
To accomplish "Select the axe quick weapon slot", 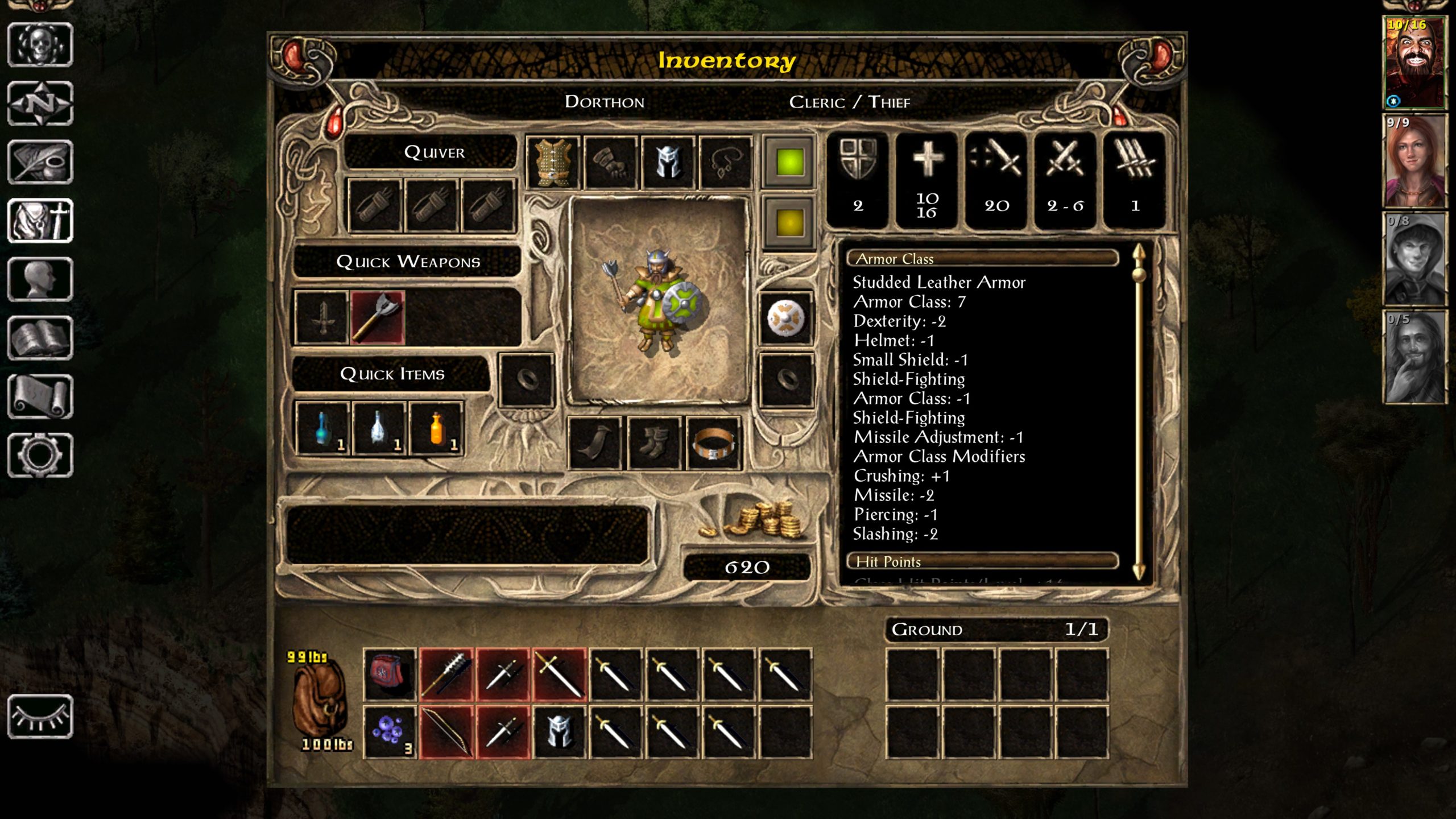I will [x=378, y=318].
